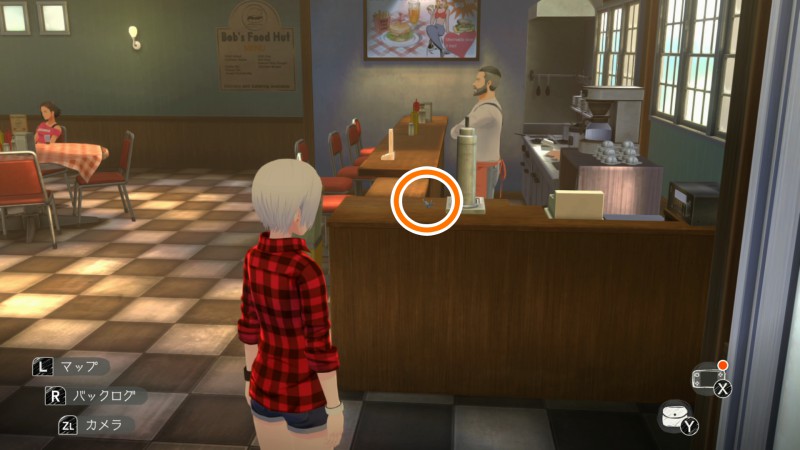This screenshot has width=800, height=450.
Task: Open the white bag icon
Action: click(x=677, y=416)
